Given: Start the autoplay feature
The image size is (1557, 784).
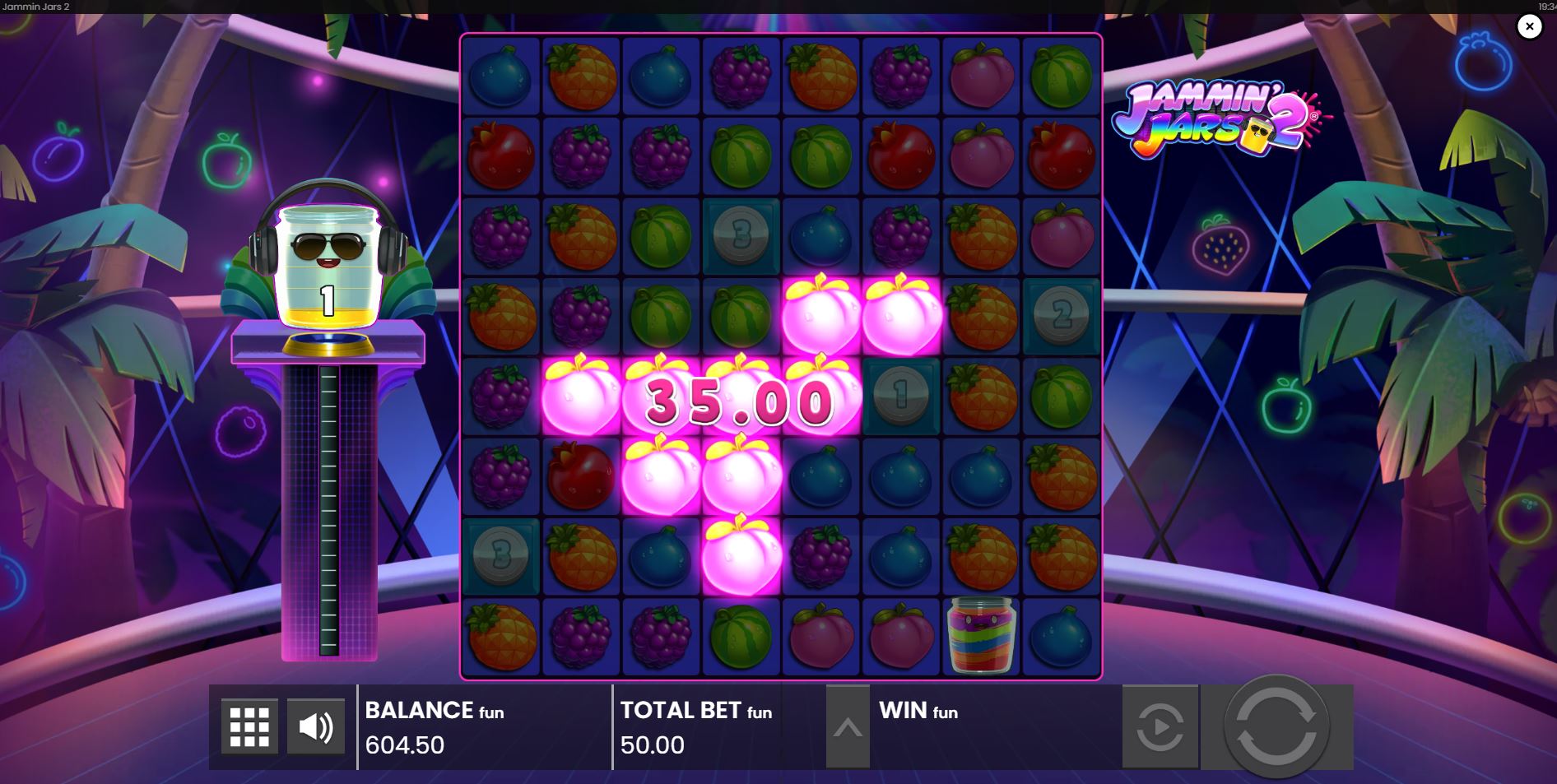Looking at the screenshot, I should 1160,726.
